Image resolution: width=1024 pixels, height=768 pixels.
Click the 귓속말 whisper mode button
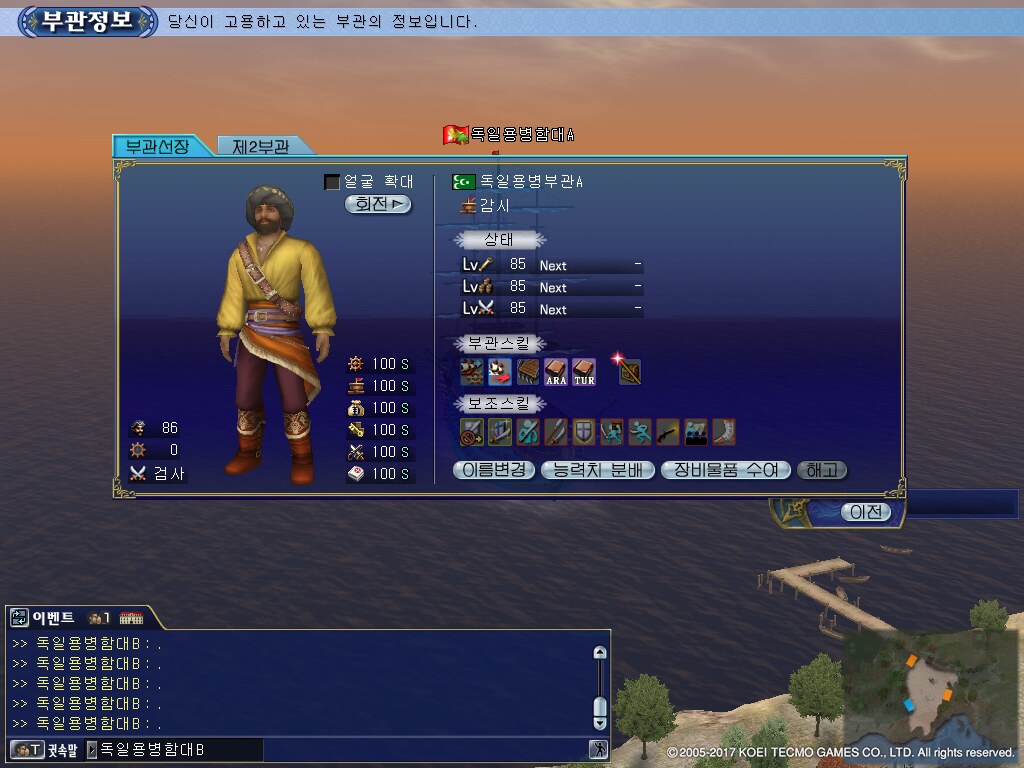coord(45,749)
